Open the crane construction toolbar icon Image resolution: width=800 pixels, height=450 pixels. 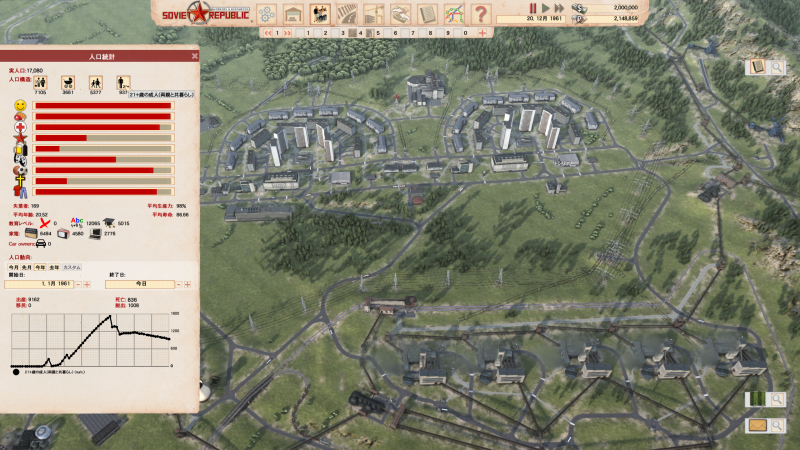click(x=375, y=14)
